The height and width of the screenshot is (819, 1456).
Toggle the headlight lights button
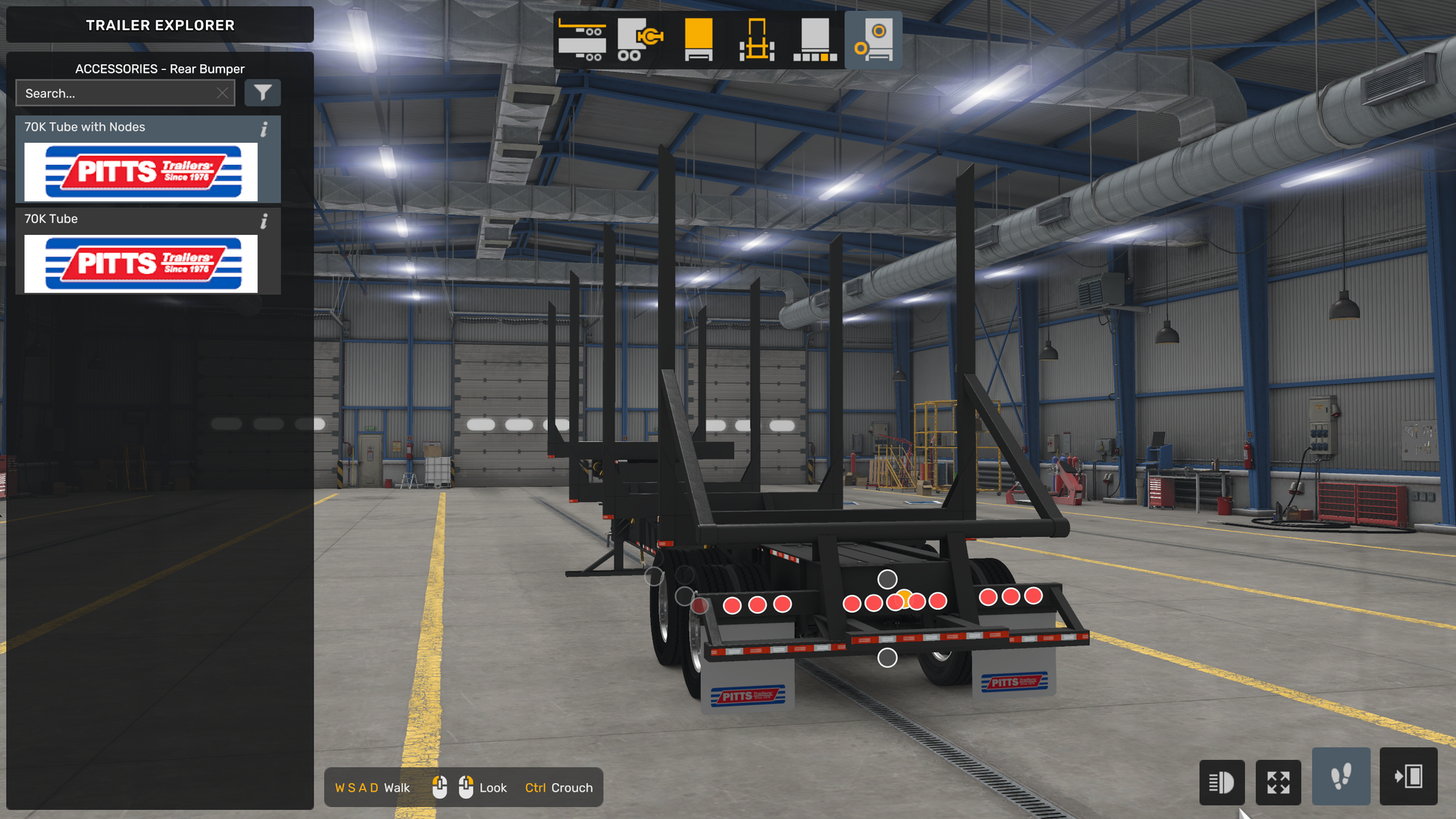coord(1221,782)
